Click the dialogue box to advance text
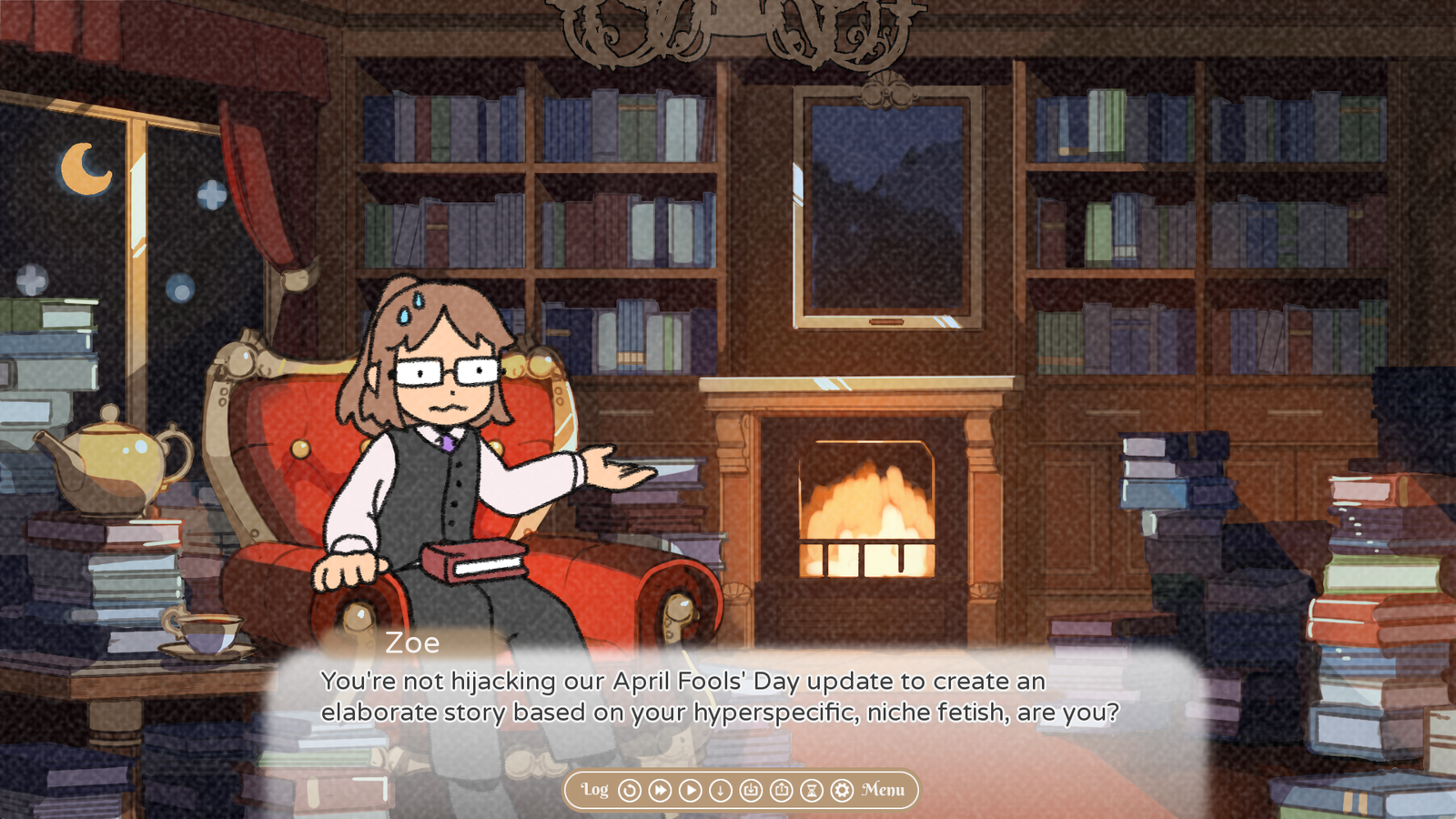The width and height of the screenshot is (1456, 819). [x=719, y=701]
